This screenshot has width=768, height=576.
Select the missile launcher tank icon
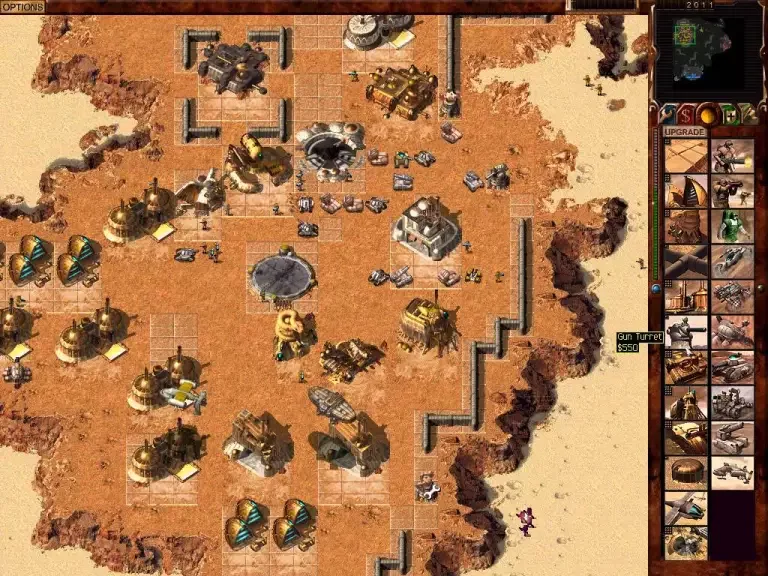click(731, 437)
